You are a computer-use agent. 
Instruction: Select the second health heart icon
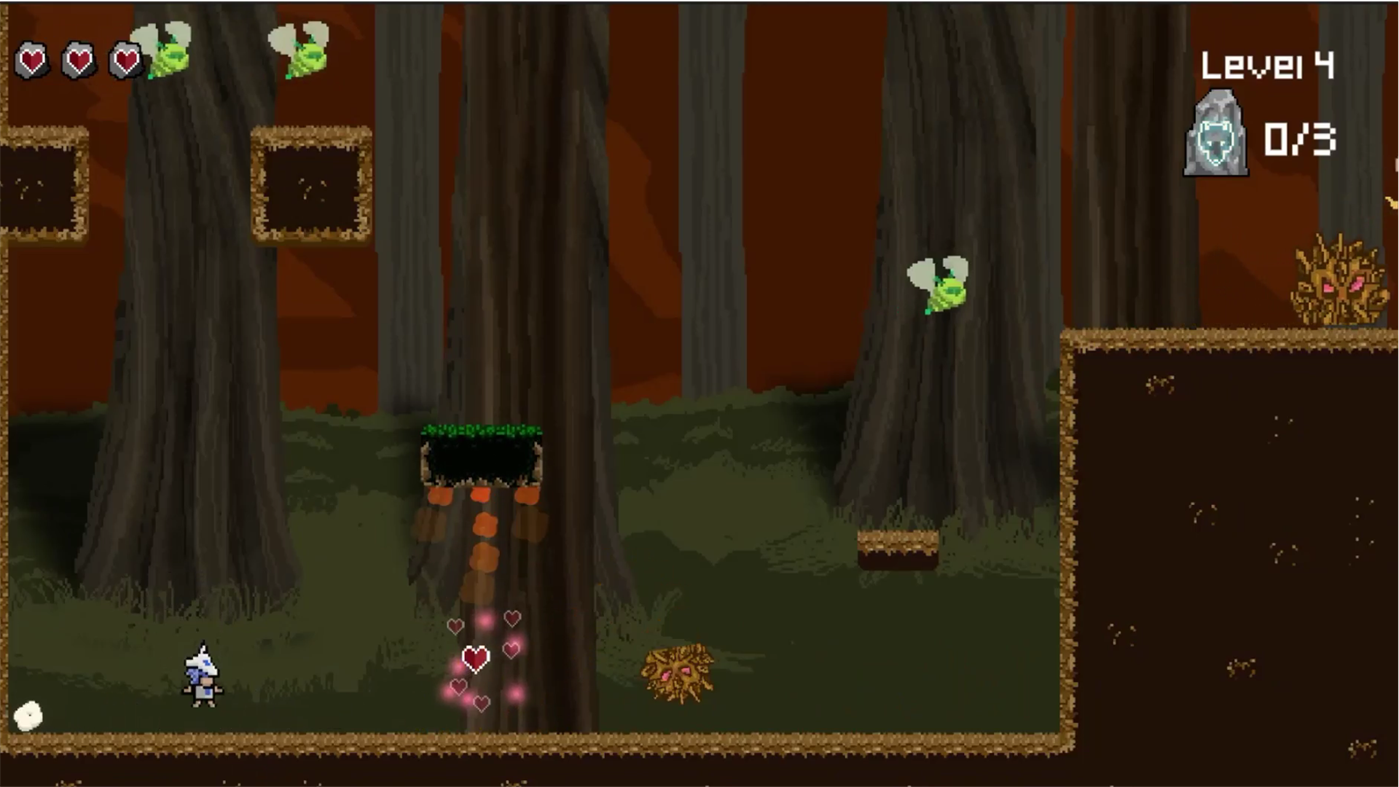pos(78,60)
